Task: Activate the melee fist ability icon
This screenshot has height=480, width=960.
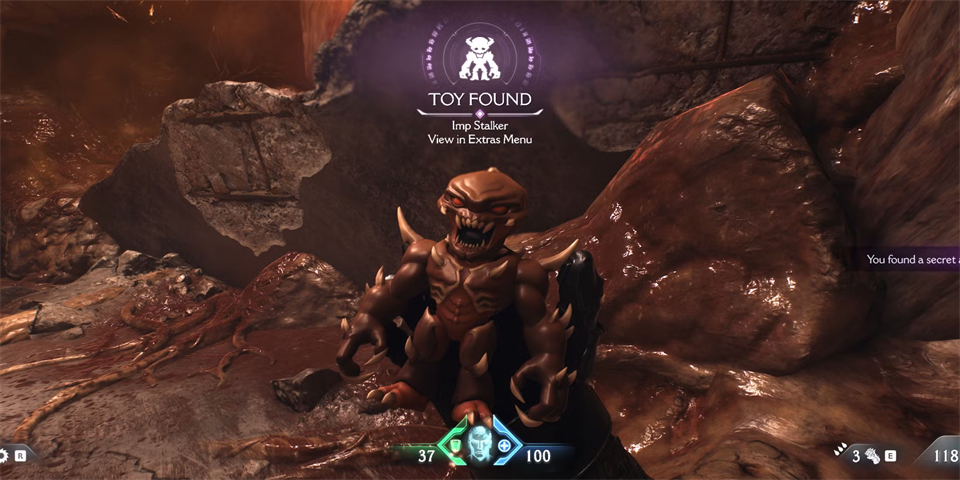Action: pyautogui.click(x=871, y=454)
